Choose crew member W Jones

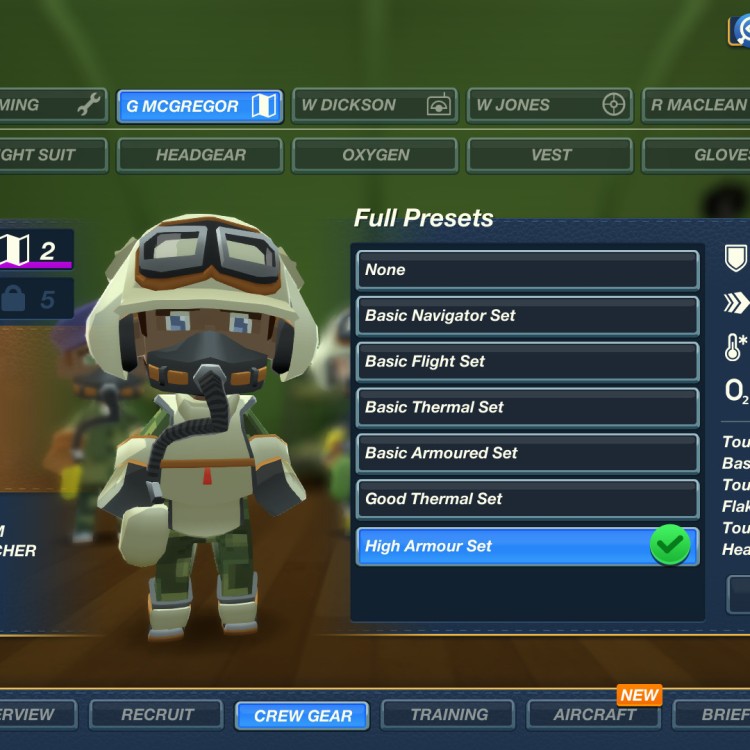point(549,106)
